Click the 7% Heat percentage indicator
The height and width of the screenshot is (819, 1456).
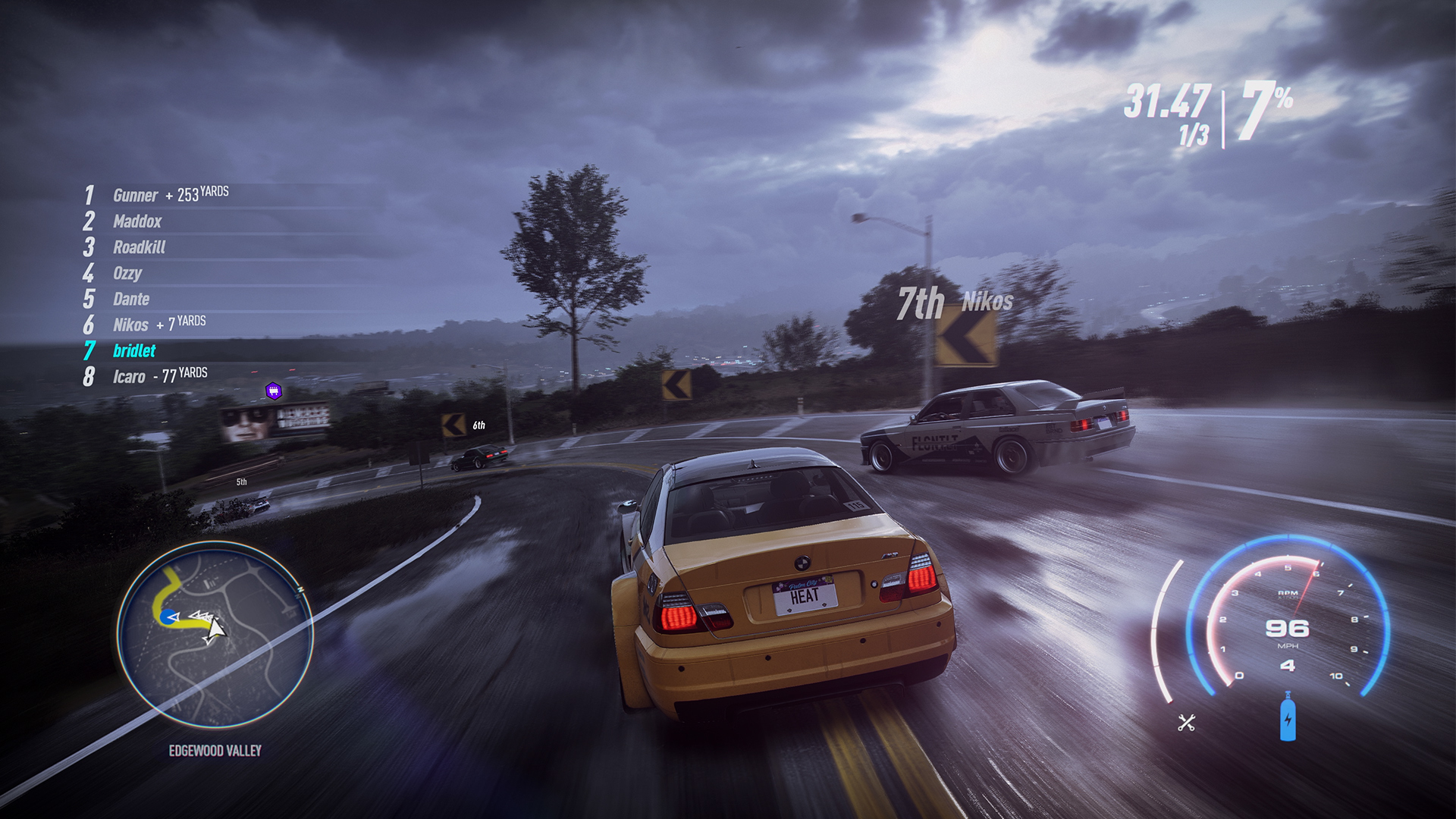pos(1262,108)
